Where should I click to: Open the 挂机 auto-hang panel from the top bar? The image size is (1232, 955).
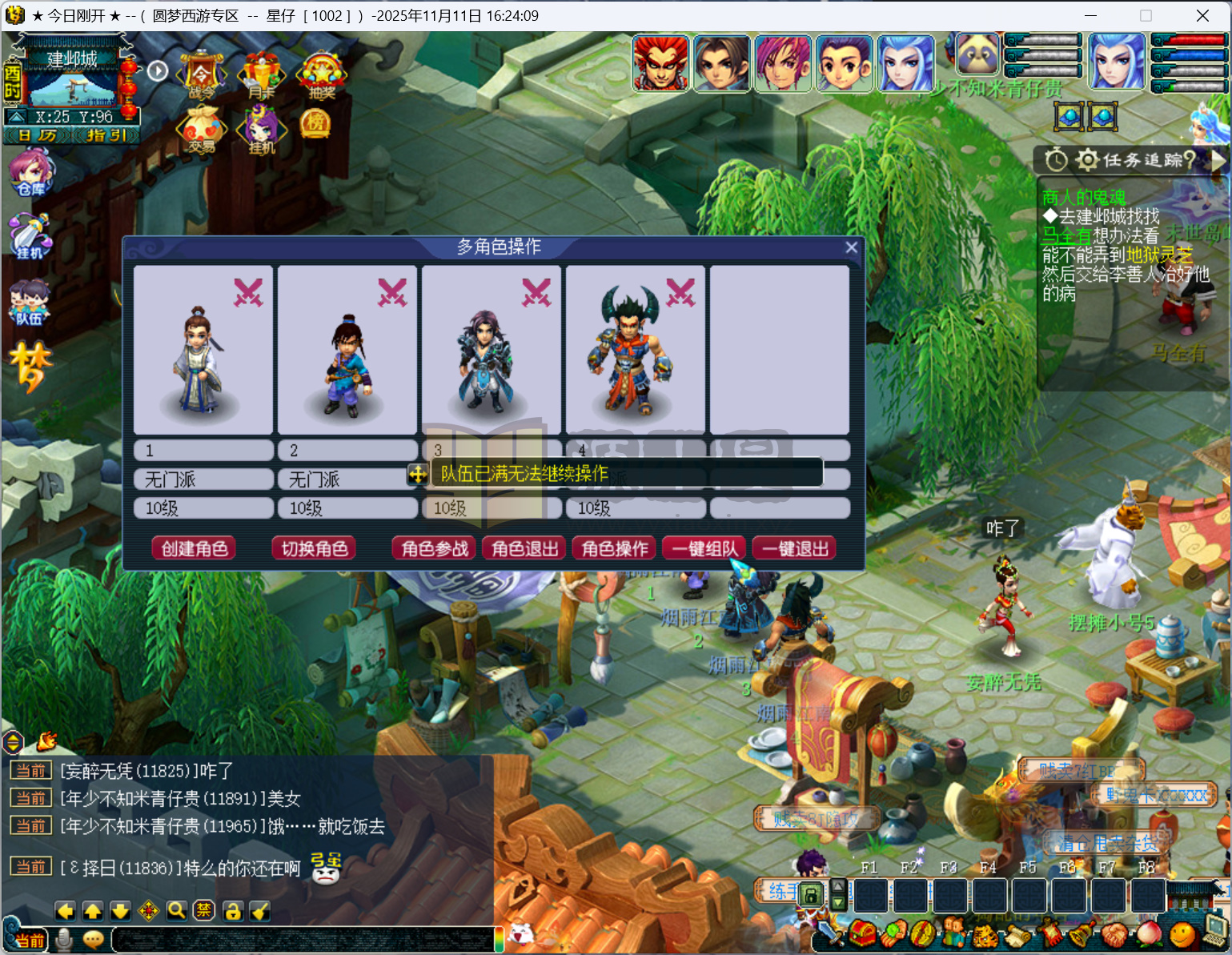[x=260, y=130]
